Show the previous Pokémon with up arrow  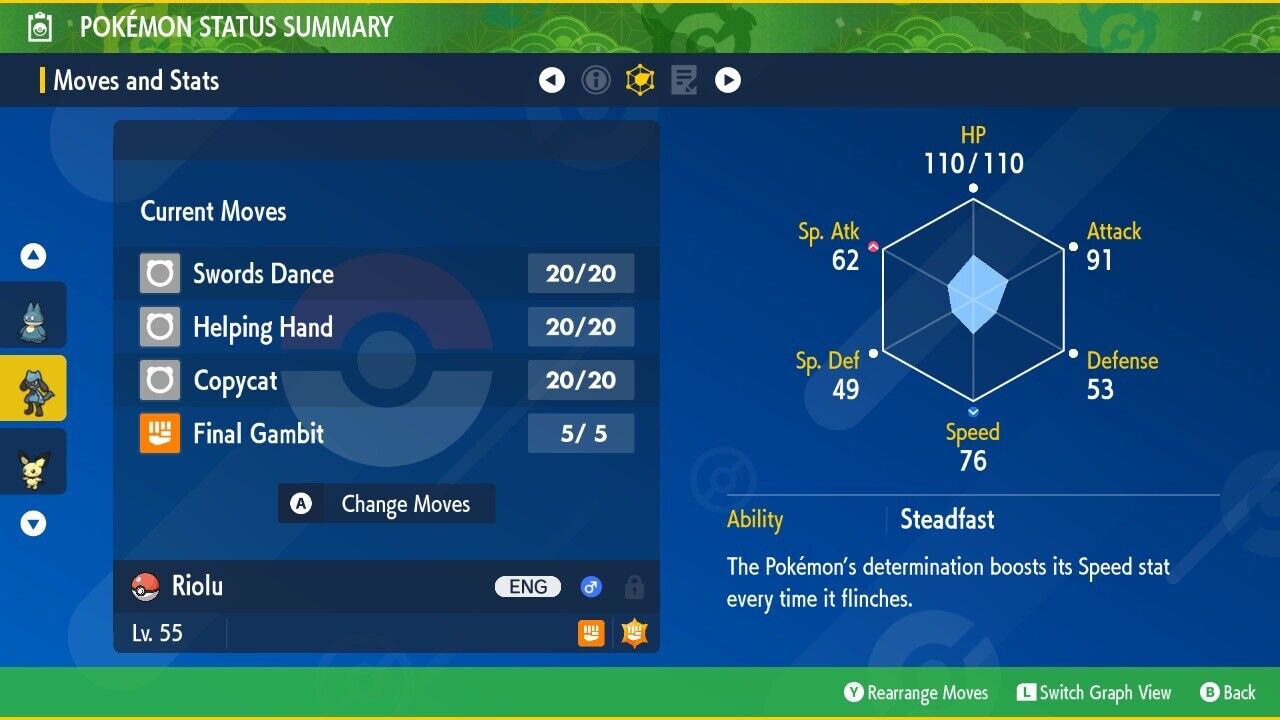pyautogui.click(x=34, y=257)
